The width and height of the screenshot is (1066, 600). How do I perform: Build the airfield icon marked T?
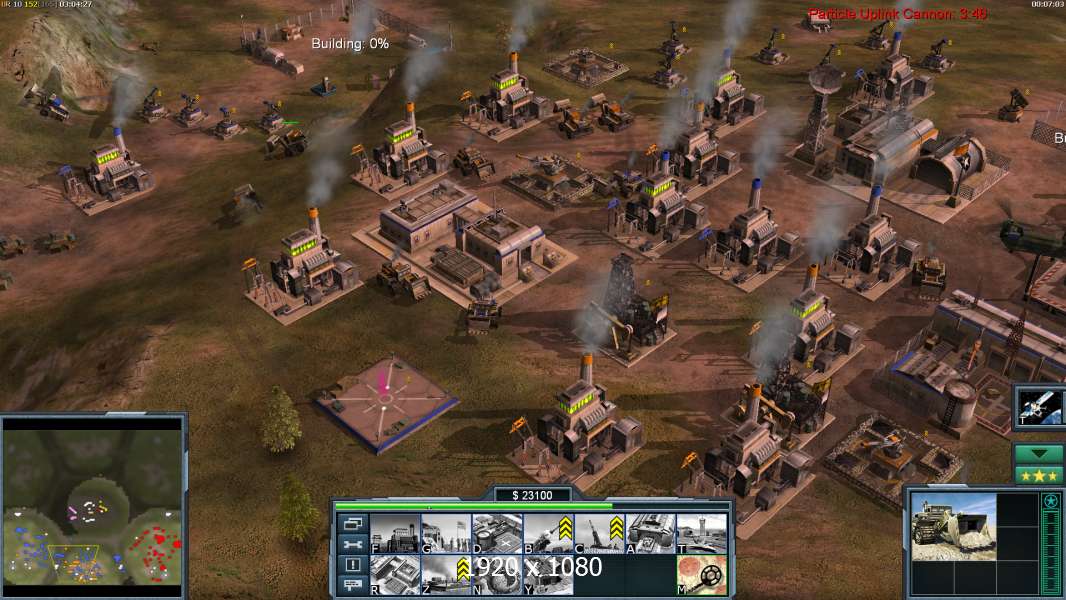701,533
